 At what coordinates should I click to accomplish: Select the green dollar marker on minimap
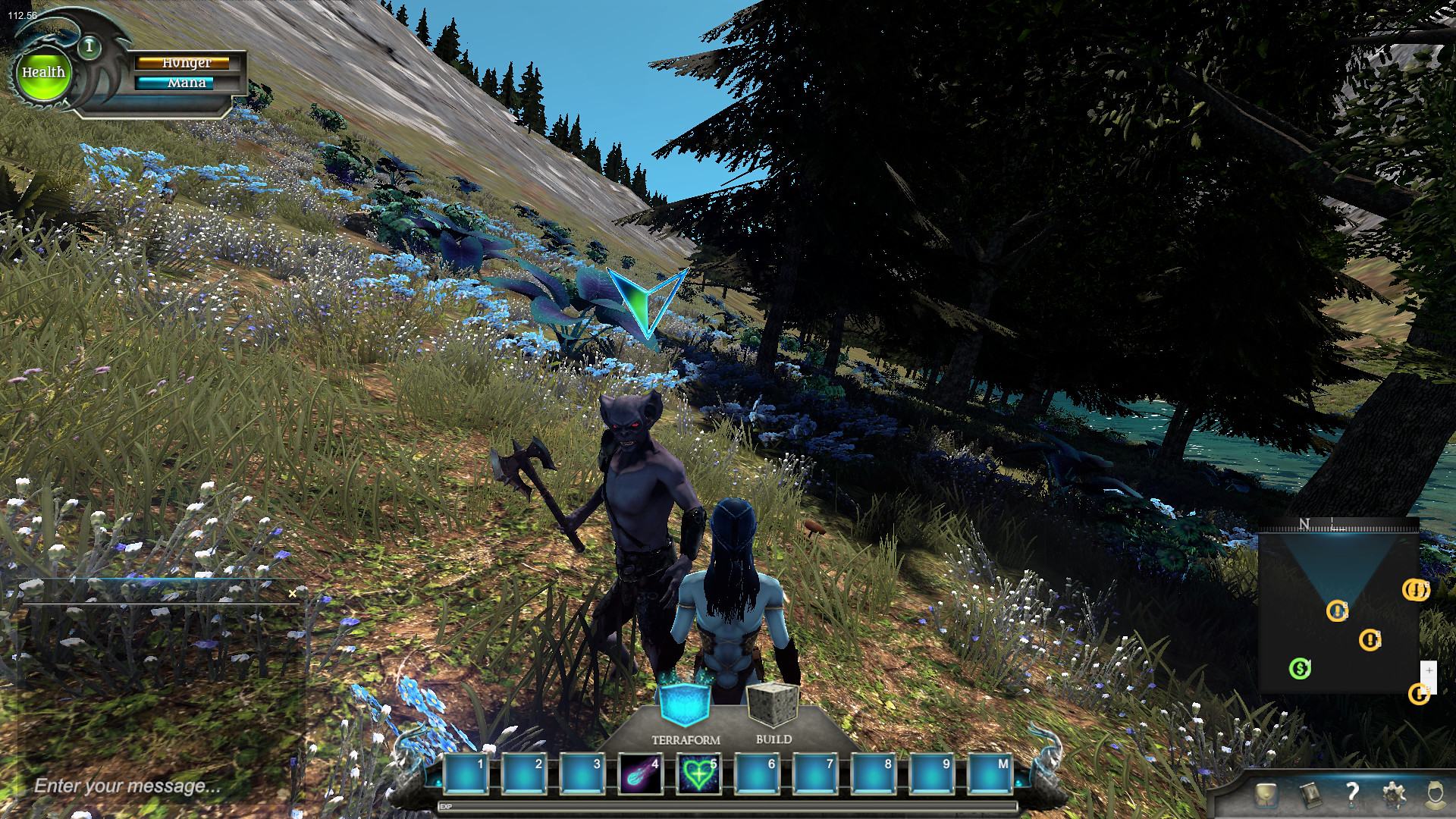point(1300,668)
